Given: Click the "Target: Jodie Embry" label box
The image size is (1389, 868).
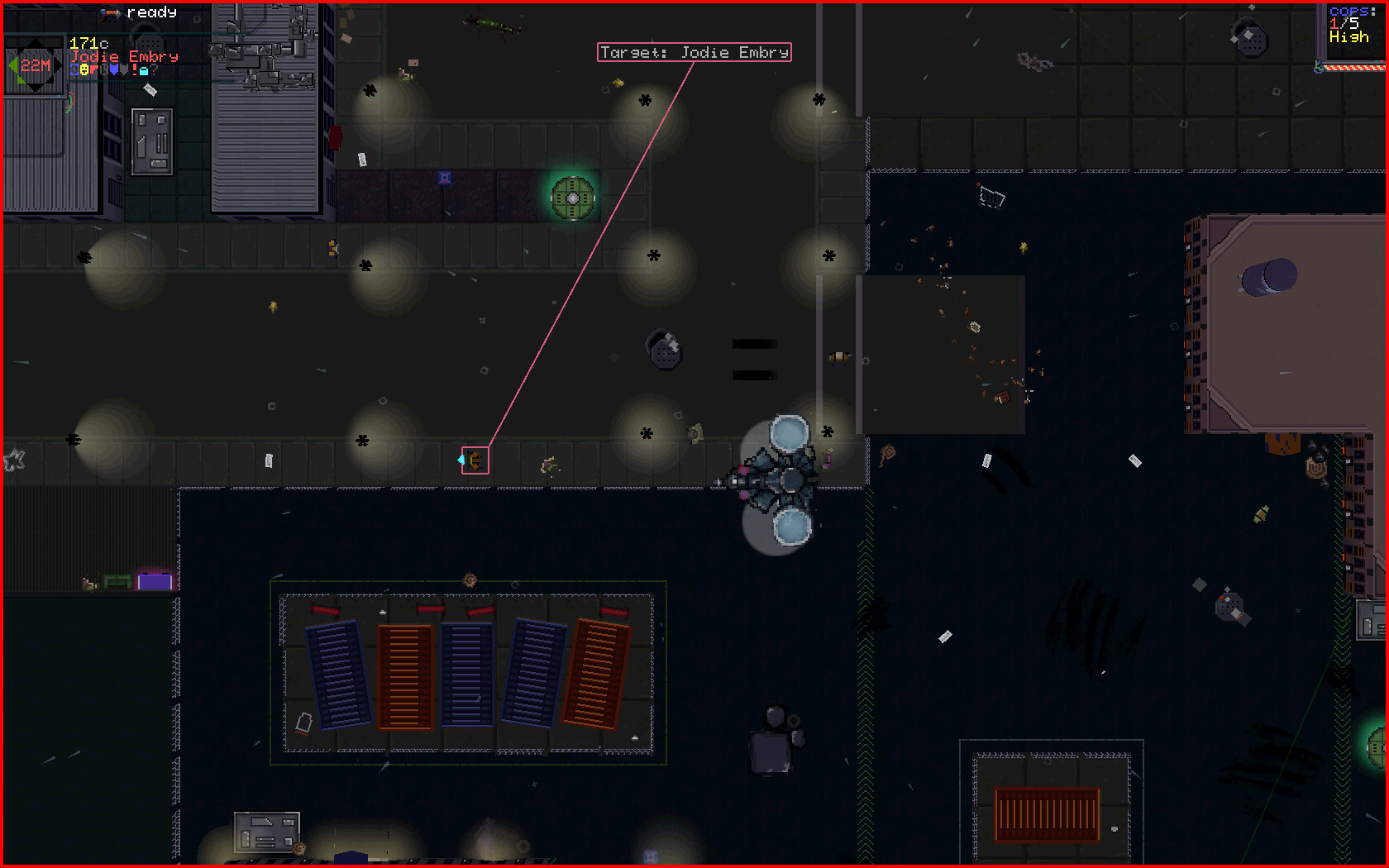Looking at the screenshot, I should 694,52.
